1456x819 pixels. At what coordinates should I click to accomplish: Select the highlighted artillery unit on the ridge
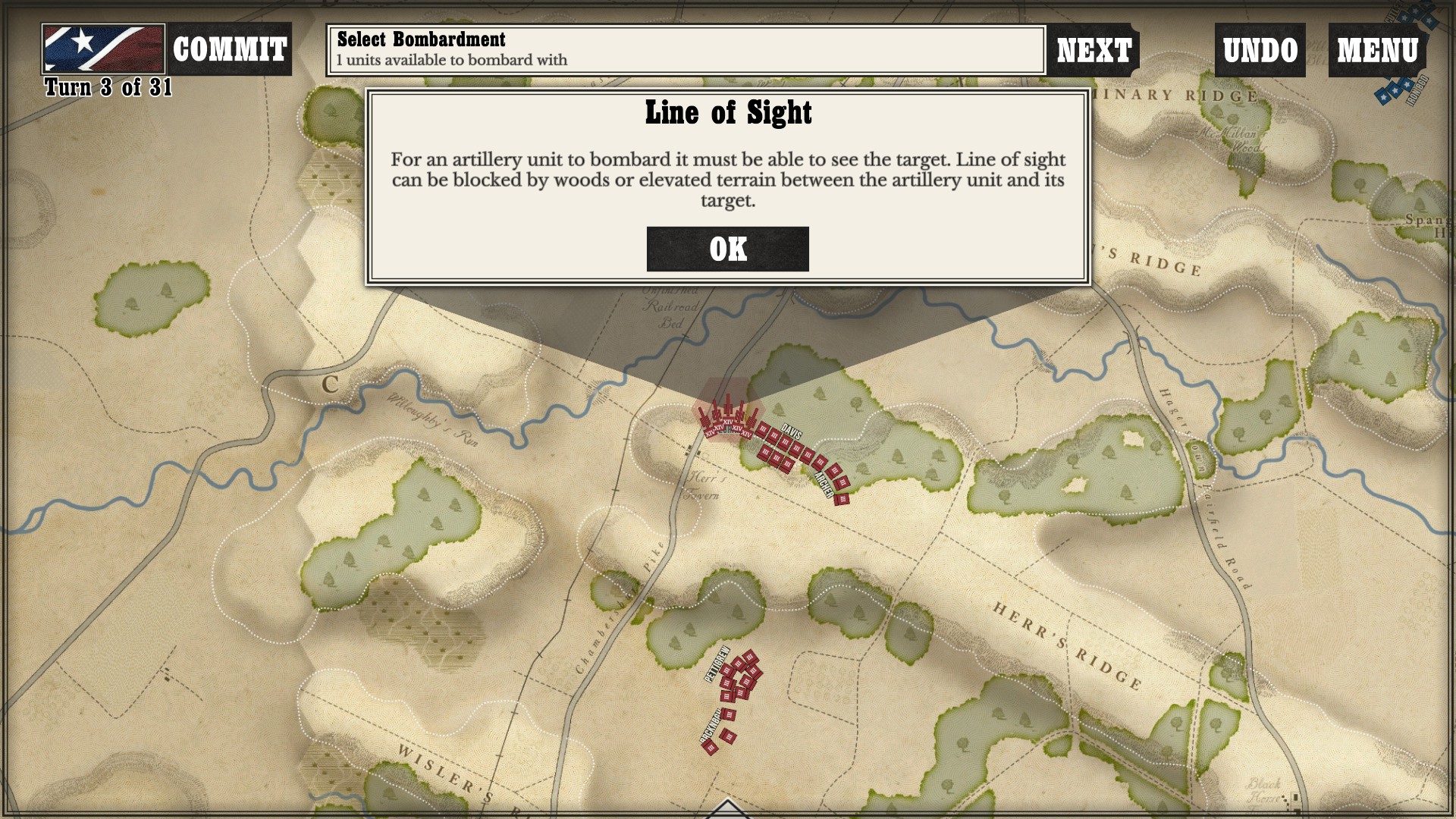(x=727, y=419)
